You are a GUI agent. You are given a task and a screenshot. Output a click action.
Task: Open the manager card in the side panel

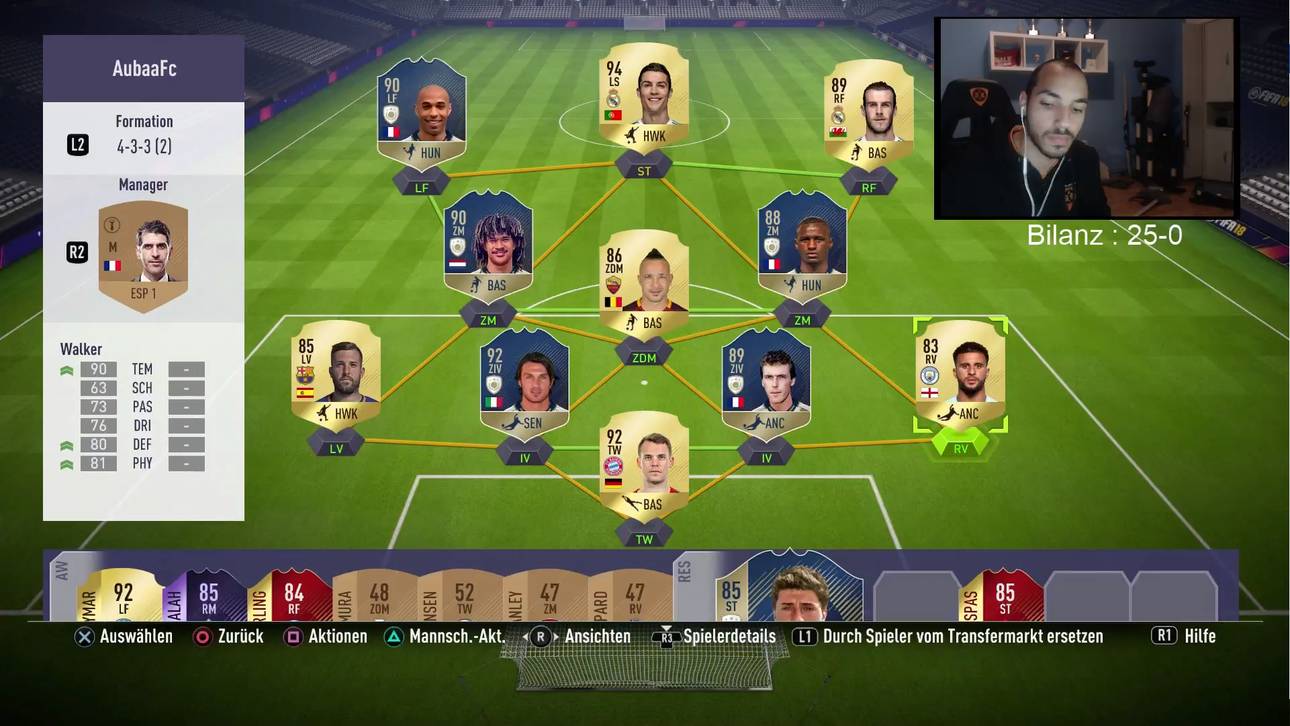click(x=143, y=254)
